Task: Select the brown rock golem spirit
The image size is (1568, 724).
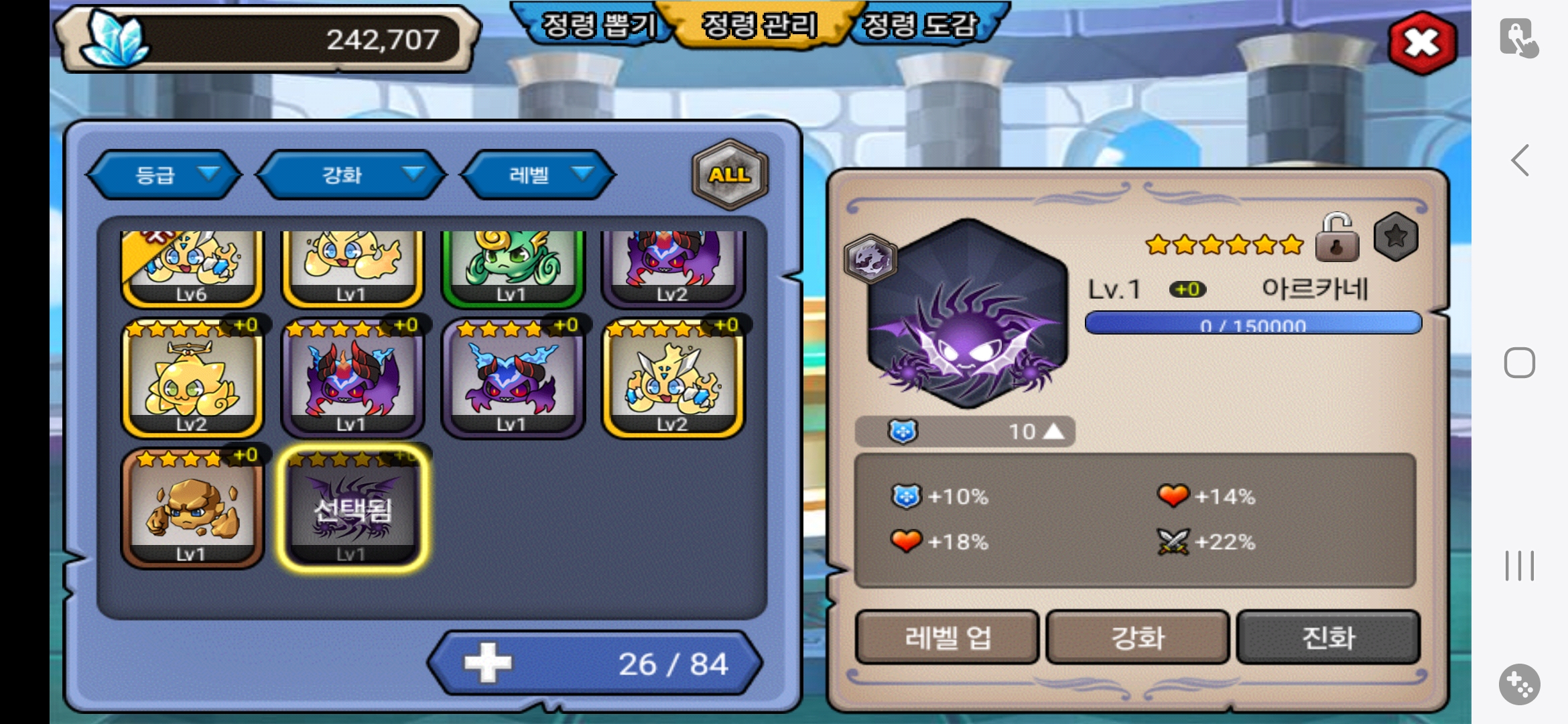Action: (x=192, y=509)
